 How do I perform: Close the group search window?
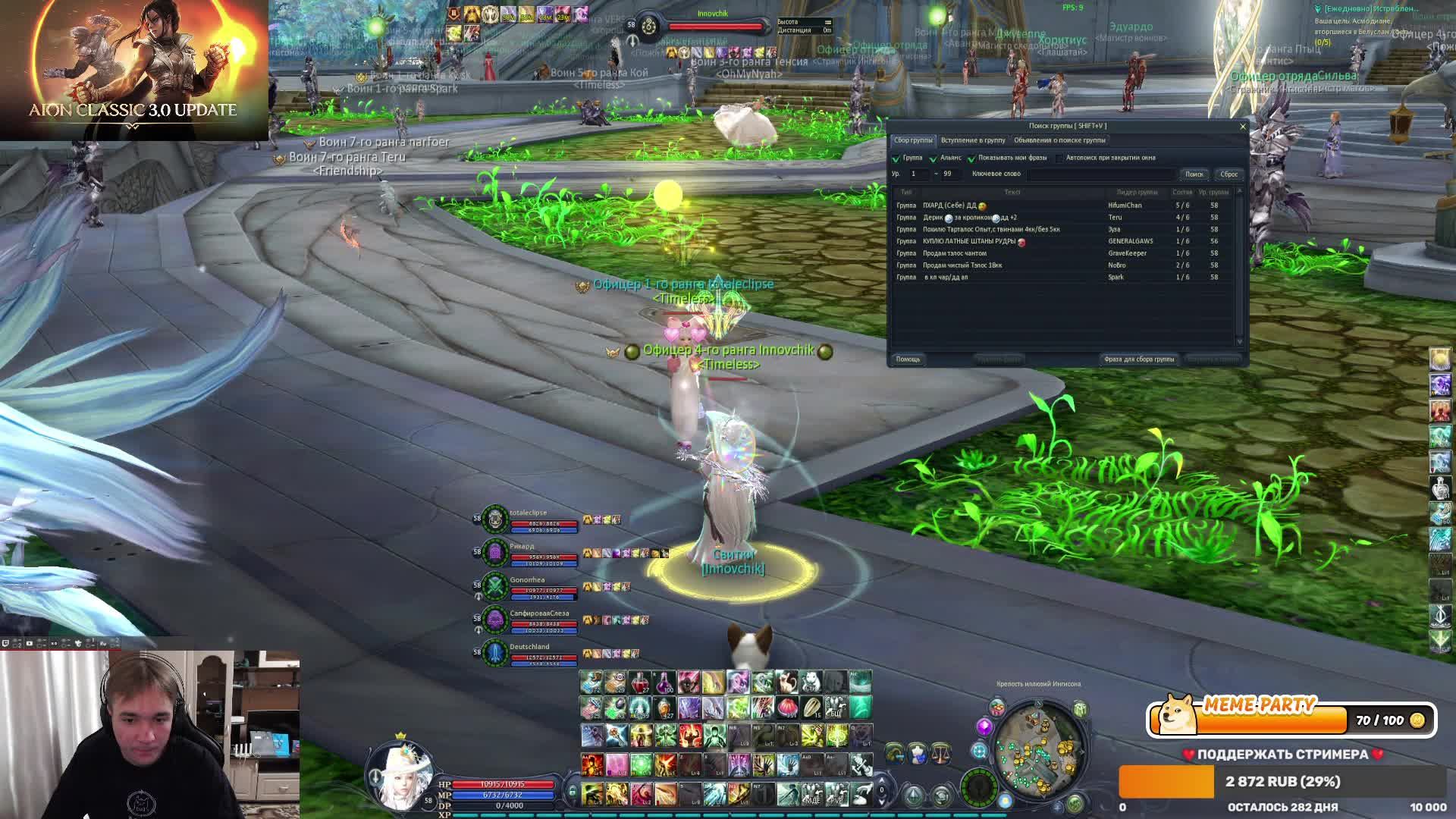coord(1242,127)
